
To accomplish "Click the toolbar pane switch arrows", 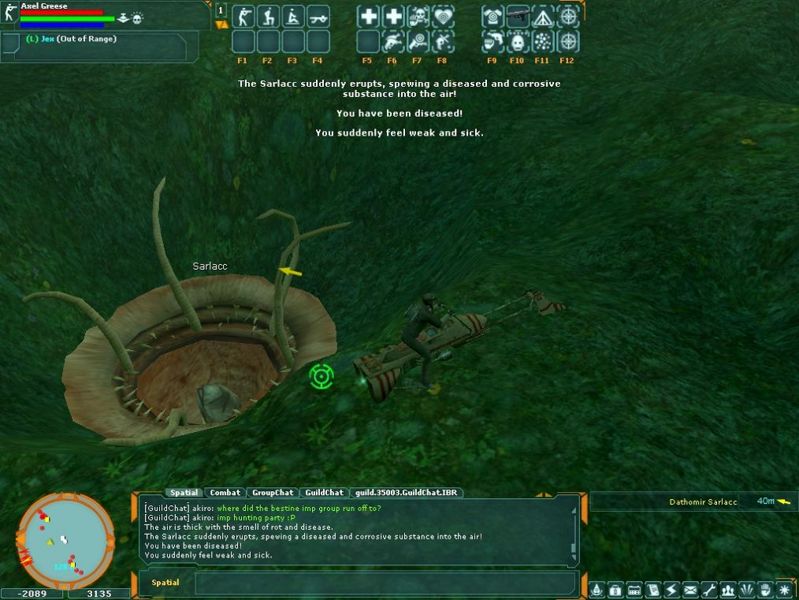I will [221, 16].
